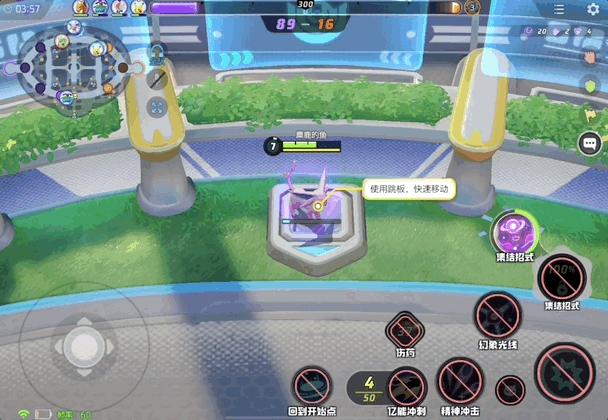Screen dimensions: 608x420
Task: Tap the target-lock crosshair button
Action: (x=157, y=105)
